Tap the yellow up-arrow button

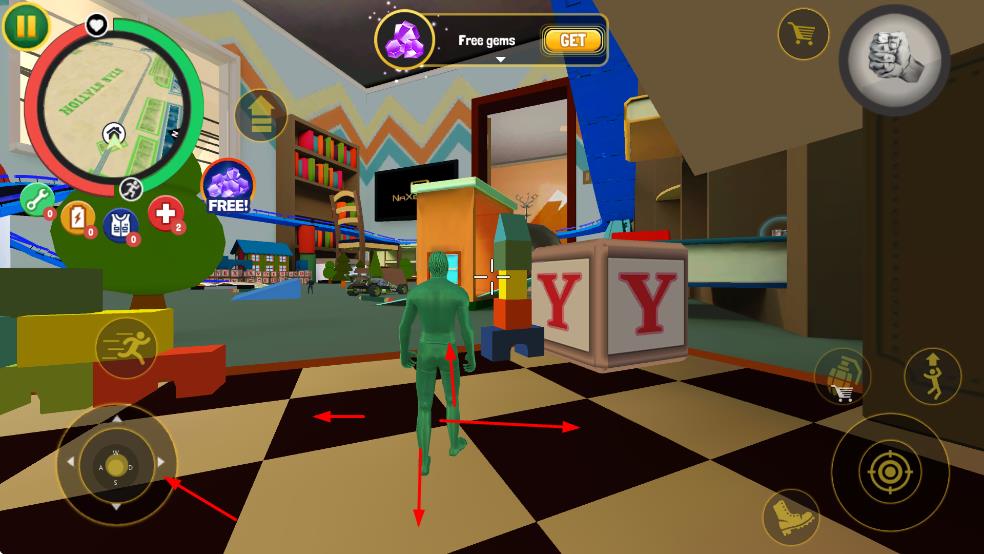[261, 116]
